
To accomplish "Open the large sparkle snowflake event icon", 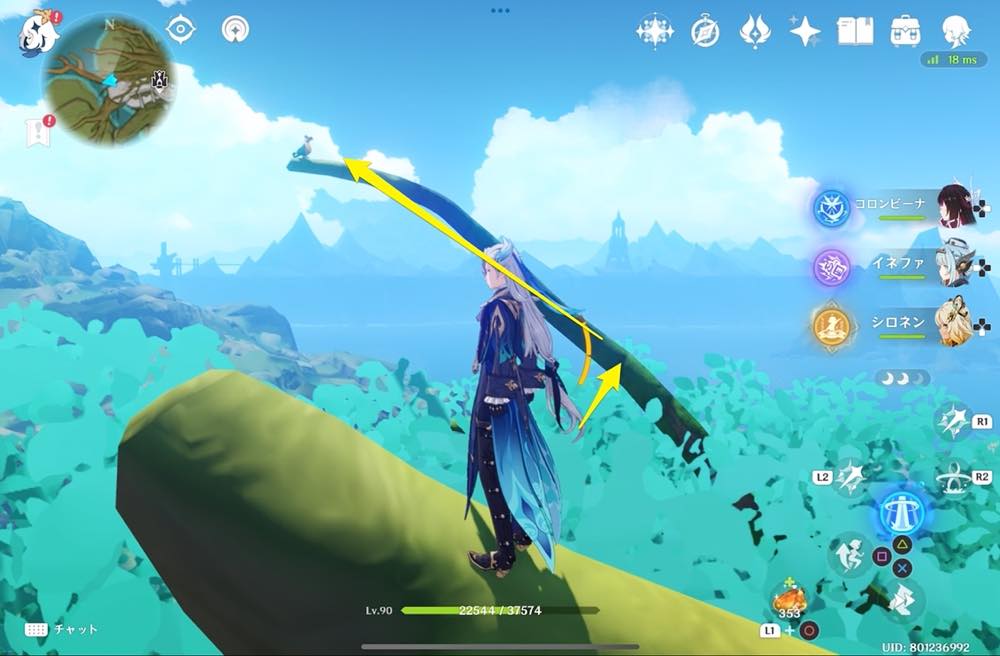I will pos(654,32).
